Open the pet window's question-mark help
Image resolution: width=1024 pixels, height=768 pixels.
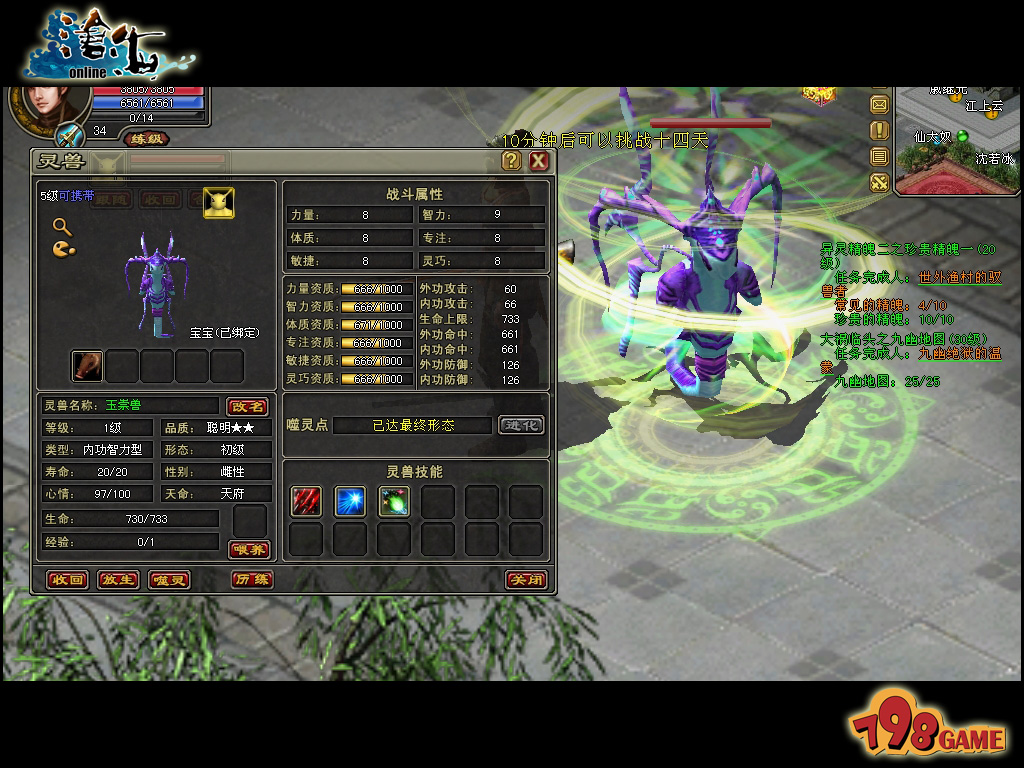pyautogui.click(x=511, y=161)
